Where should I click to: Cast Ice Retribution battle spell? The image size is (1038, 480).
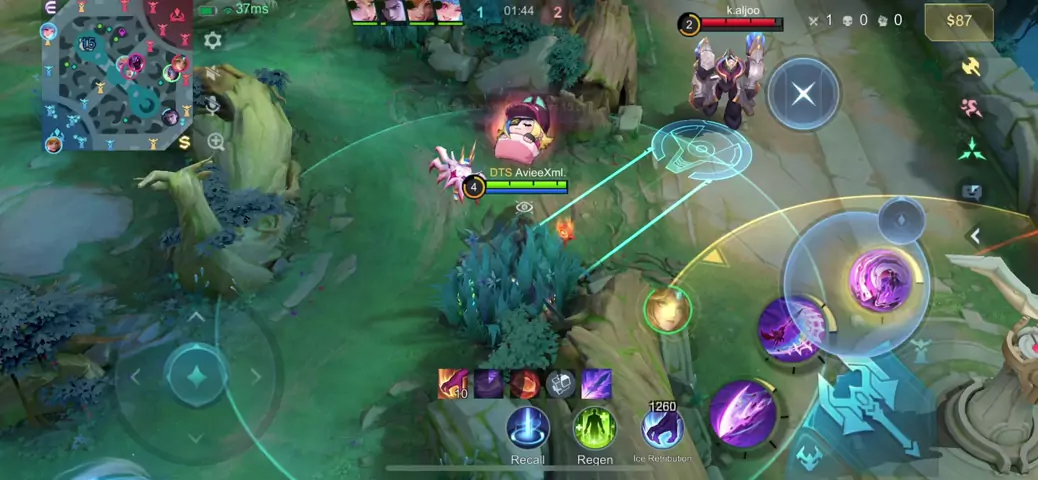[662, 428]
